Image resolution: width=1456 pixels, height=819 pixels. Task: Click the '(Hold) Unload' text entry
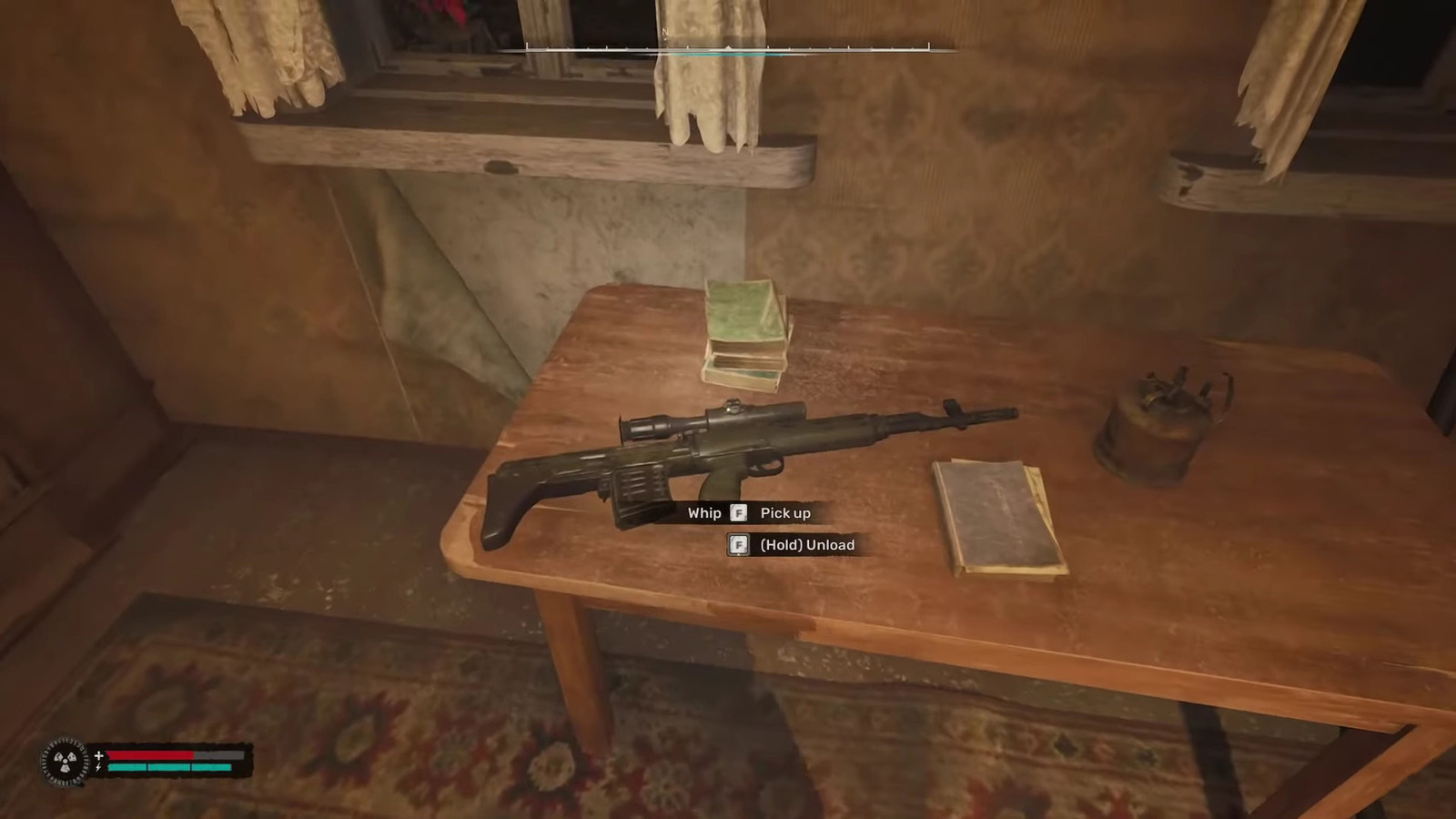[806, 544]
